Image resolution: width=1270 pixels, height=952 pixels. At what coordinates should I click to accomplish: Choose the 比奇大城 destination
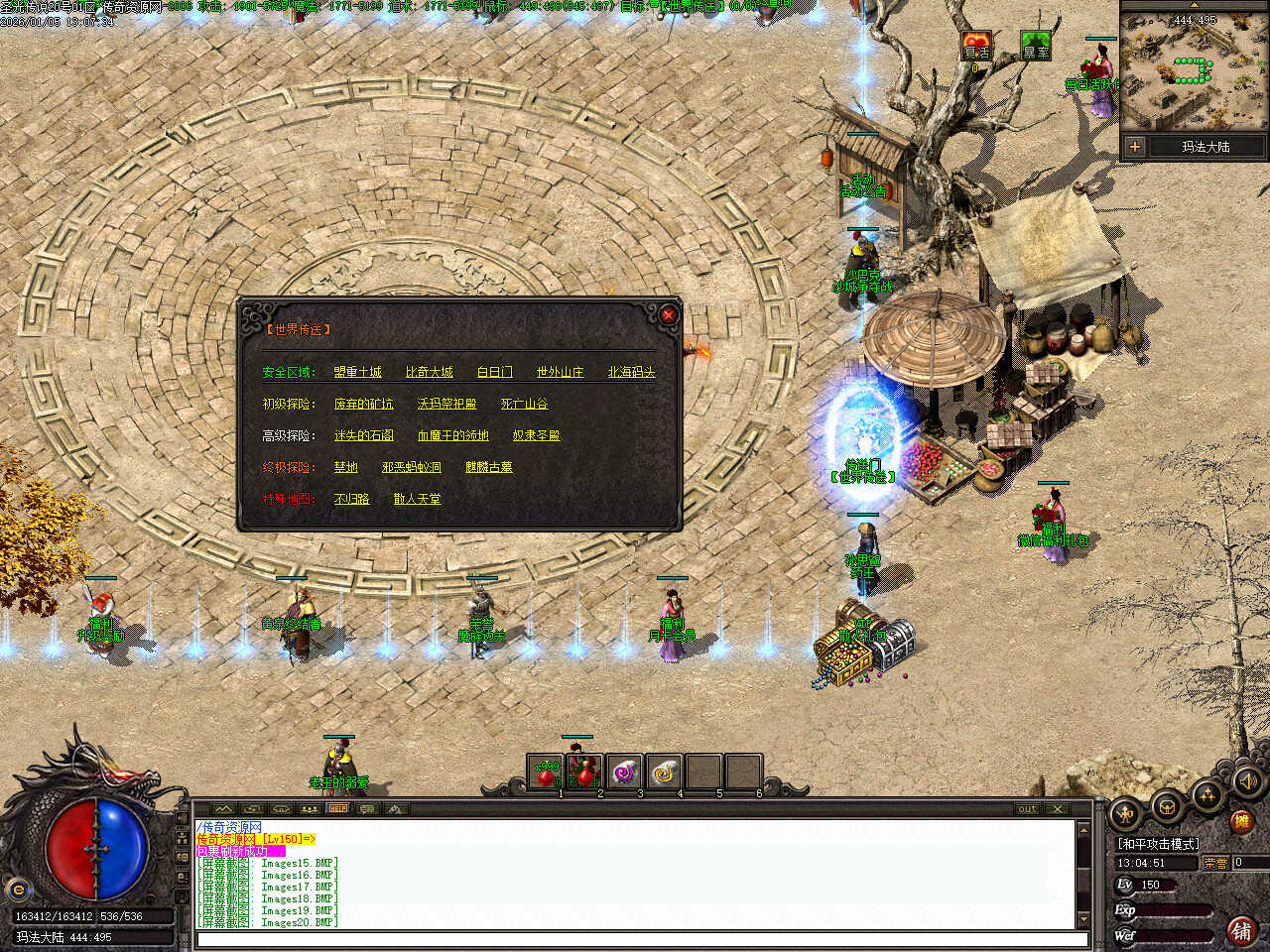(429, 372)
